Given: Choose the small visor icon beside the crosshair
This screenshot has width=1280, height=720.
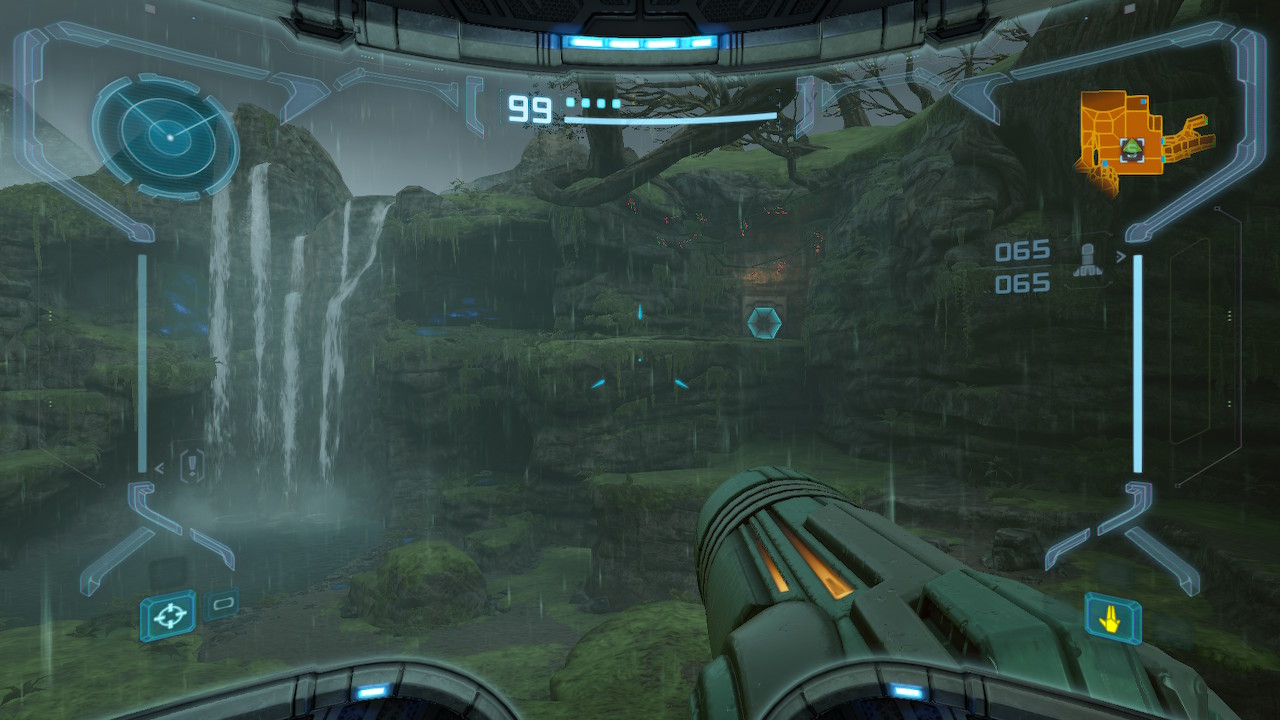Looking at the screenshot, I should [x=221, y=603].
